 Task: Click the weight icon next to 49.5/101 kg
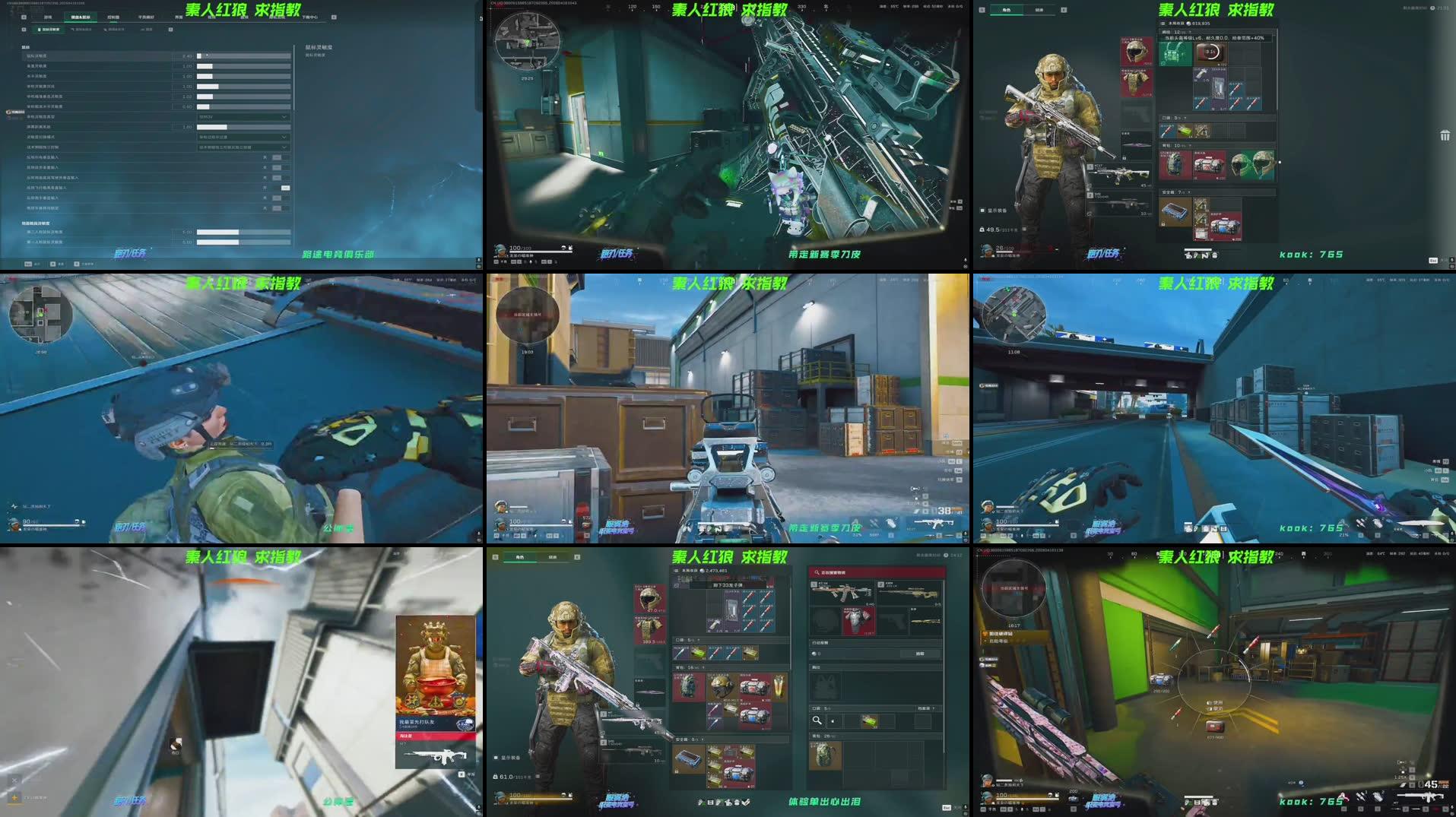(982, 229)
